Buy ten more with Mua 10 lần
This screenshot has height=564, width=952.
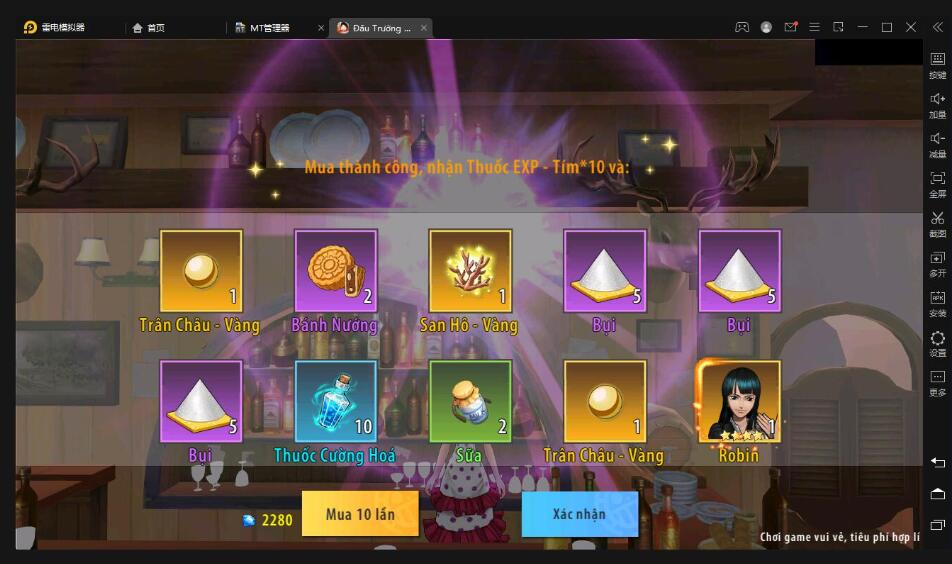pyautogui.click(x=360, y=514)
